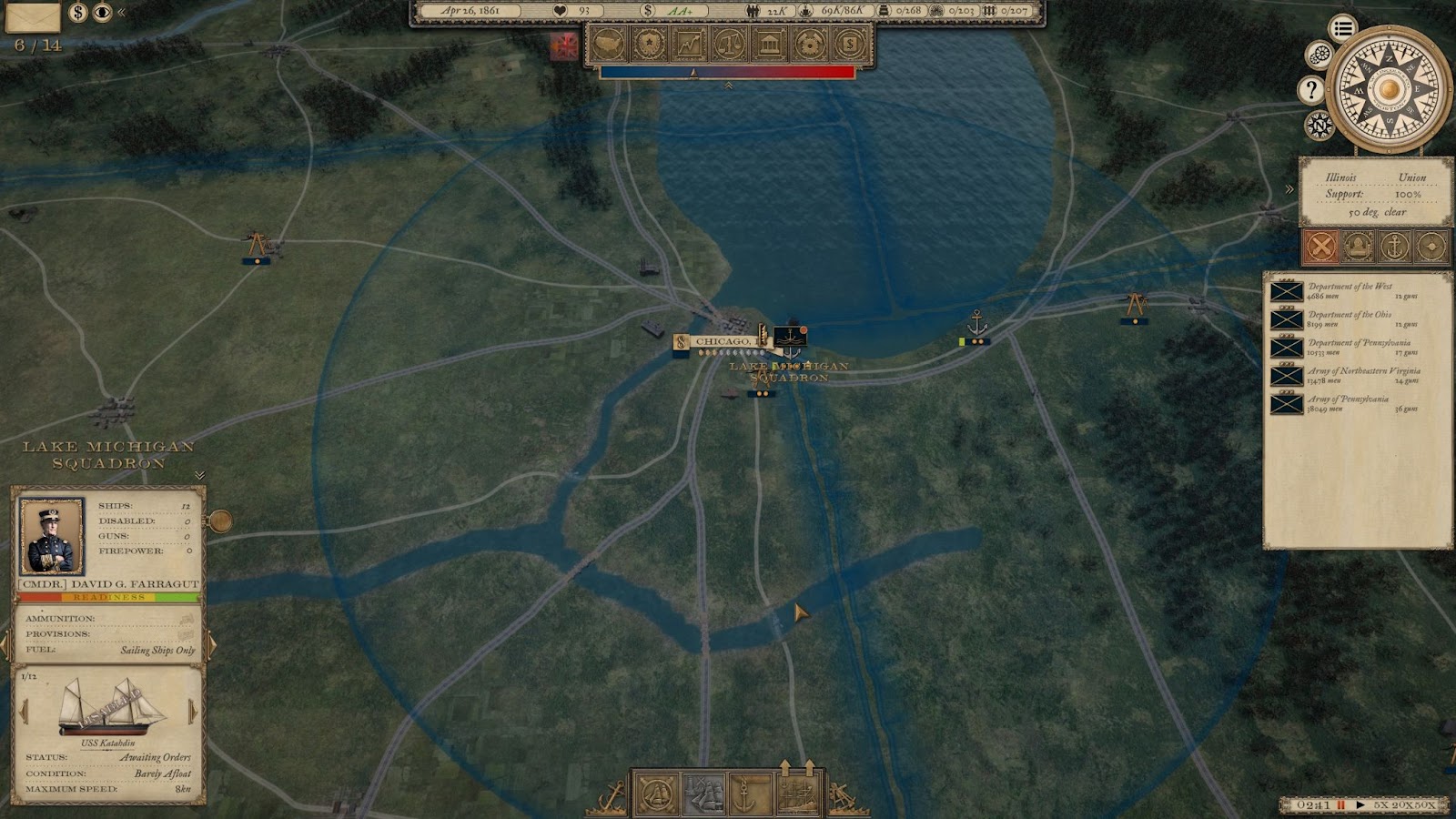Viewport: 1456px width, 819px height.
Task: Open the list menu beside the compass
Action: (x=1342, y=28)
